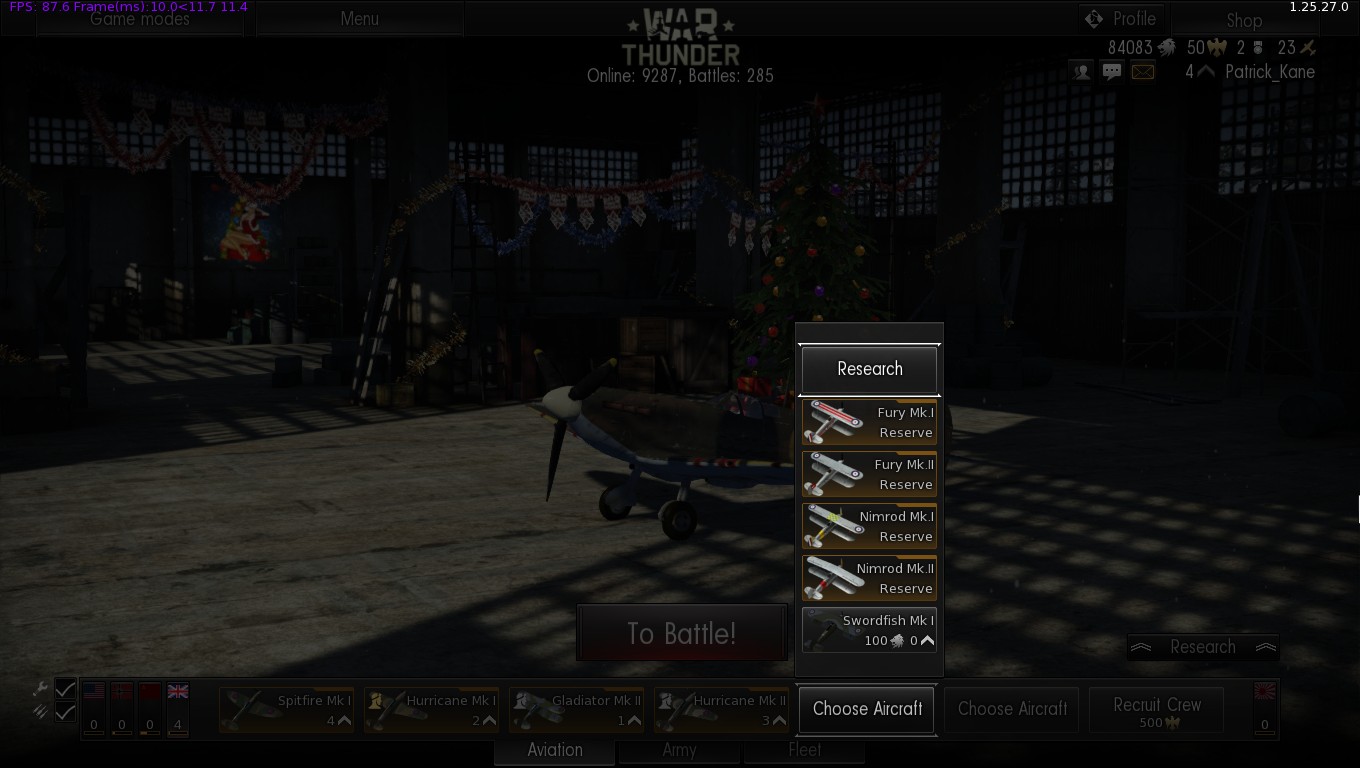Open the main Menu button
Viewport: 1360px width, 768px height.
[359, 19]
